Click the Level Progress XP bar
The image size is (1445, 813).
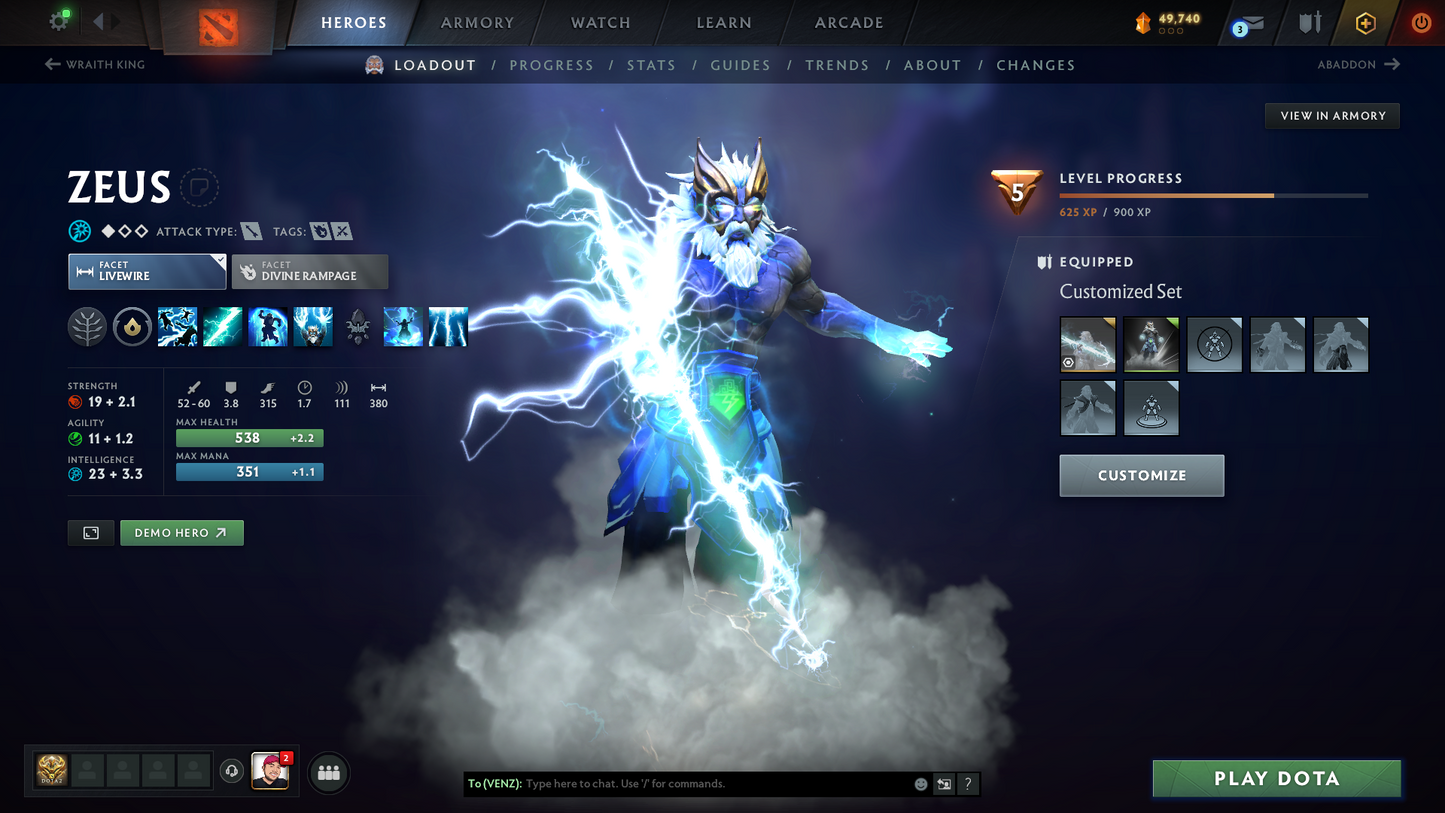coord(1212,196)
